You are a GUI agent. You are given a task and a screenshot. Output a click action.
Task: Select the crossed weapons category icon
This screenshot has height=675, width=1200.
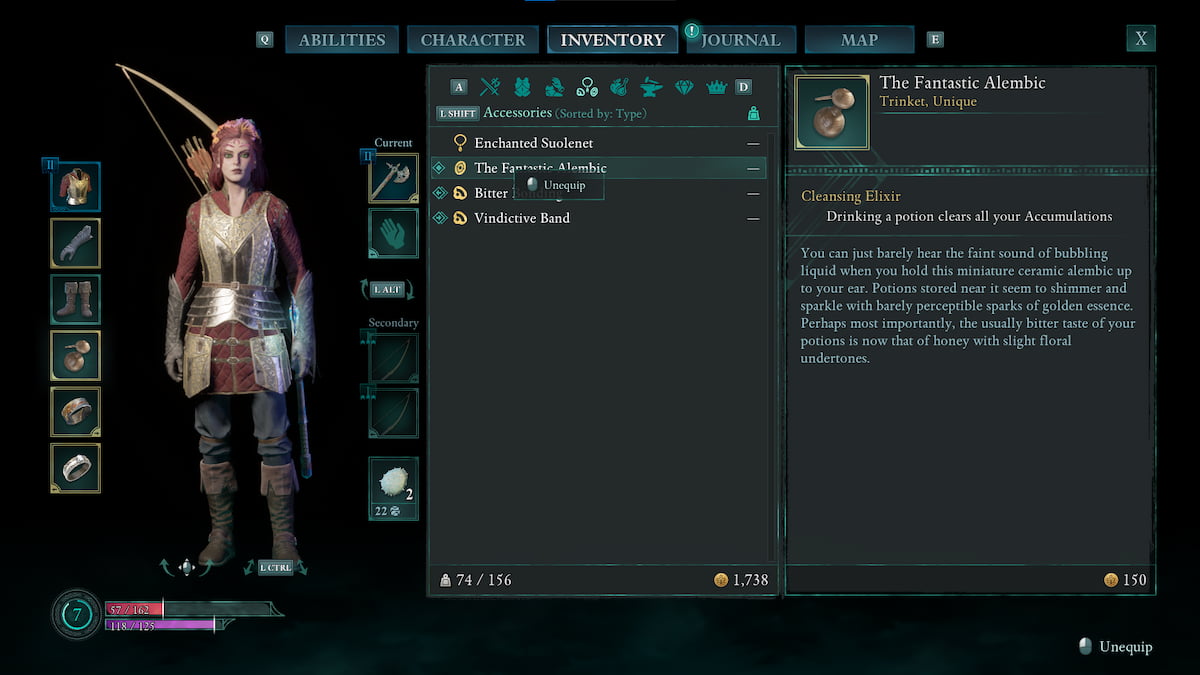(x=490, y=87)
